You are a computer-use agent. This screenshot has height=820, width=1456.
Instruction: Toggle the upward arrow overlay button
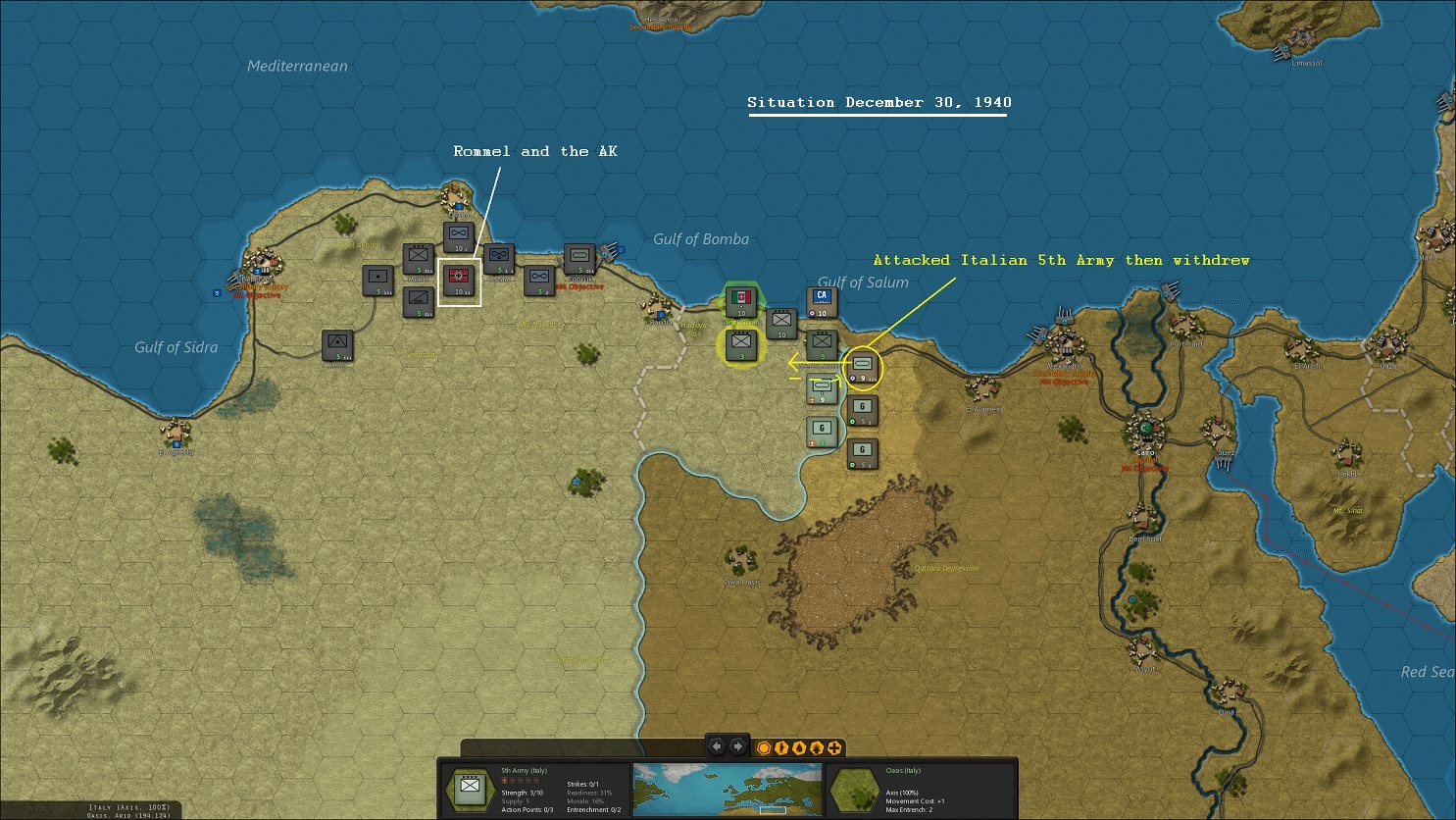coord(817,748)
